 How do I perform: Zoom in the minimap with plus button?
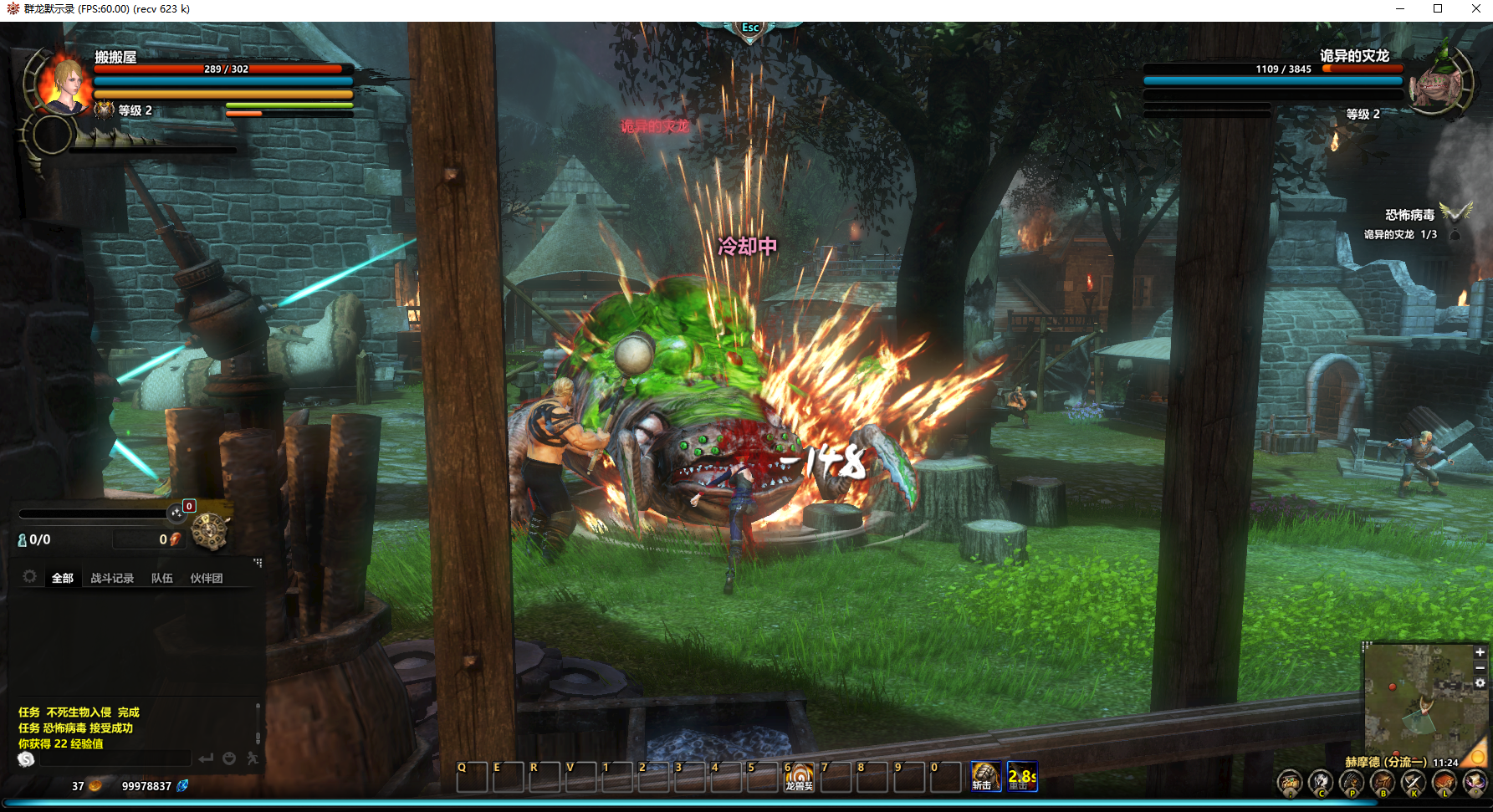point(1480,652)
